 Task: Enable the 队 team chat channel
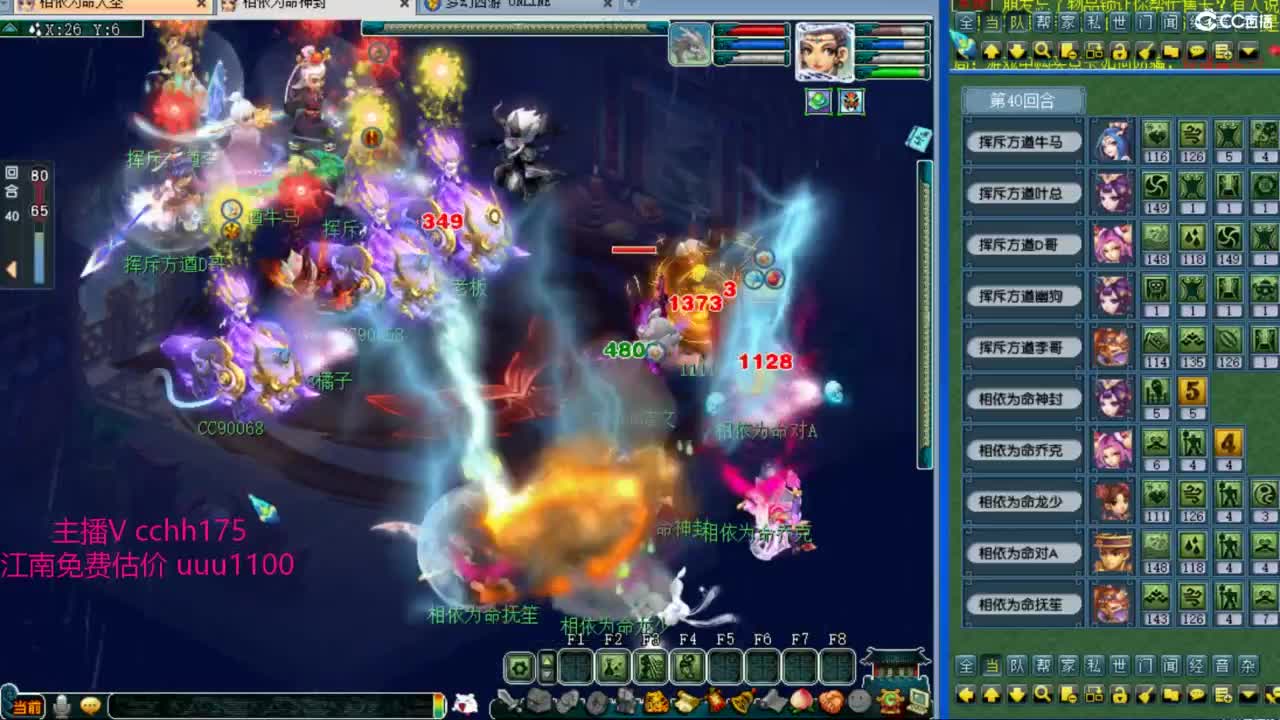pos(1017,664)
